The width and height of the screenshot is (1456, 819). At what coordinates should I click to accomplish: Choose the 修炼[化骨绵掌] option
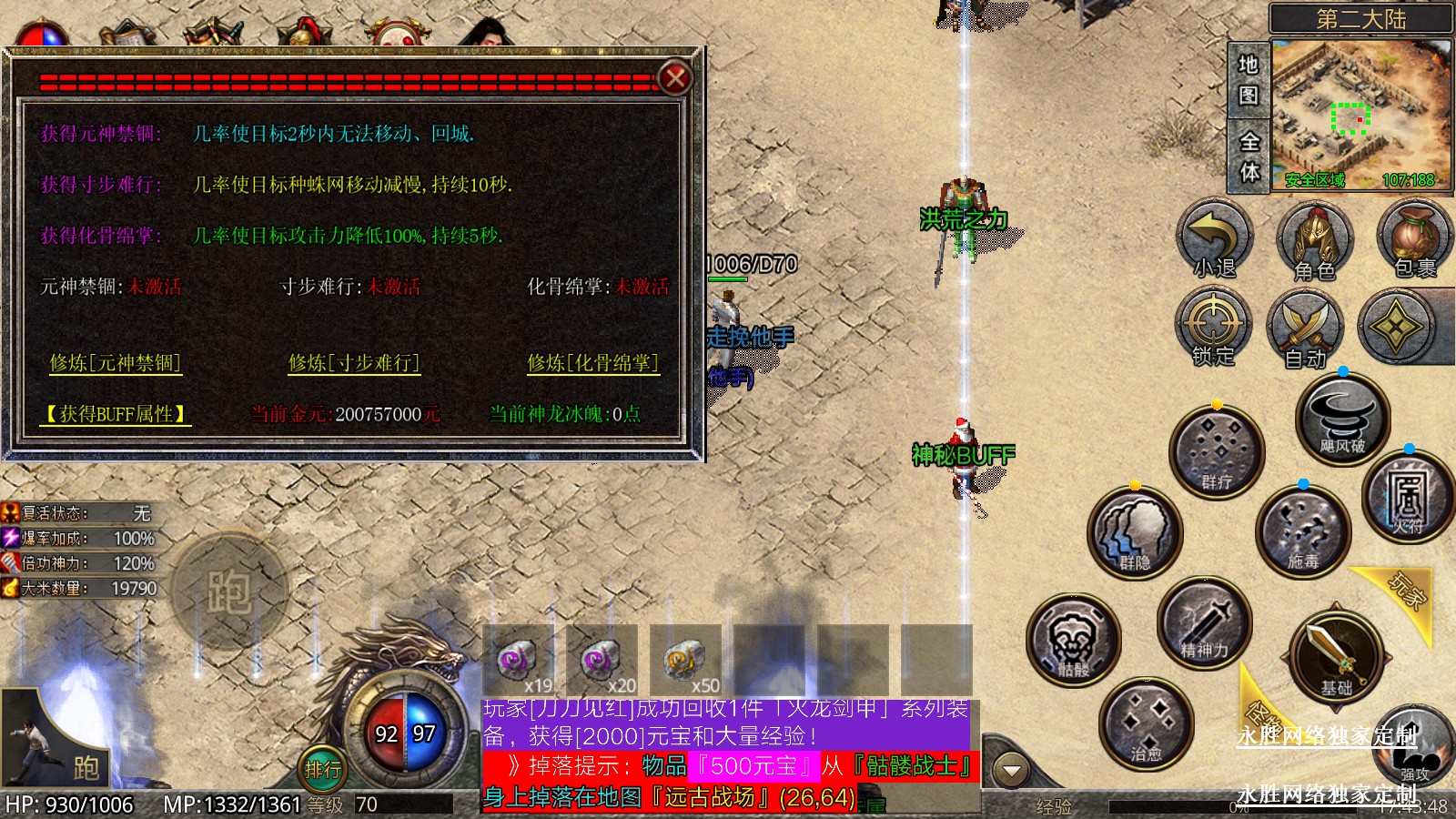pyautogui.click(x=592, y=363)
